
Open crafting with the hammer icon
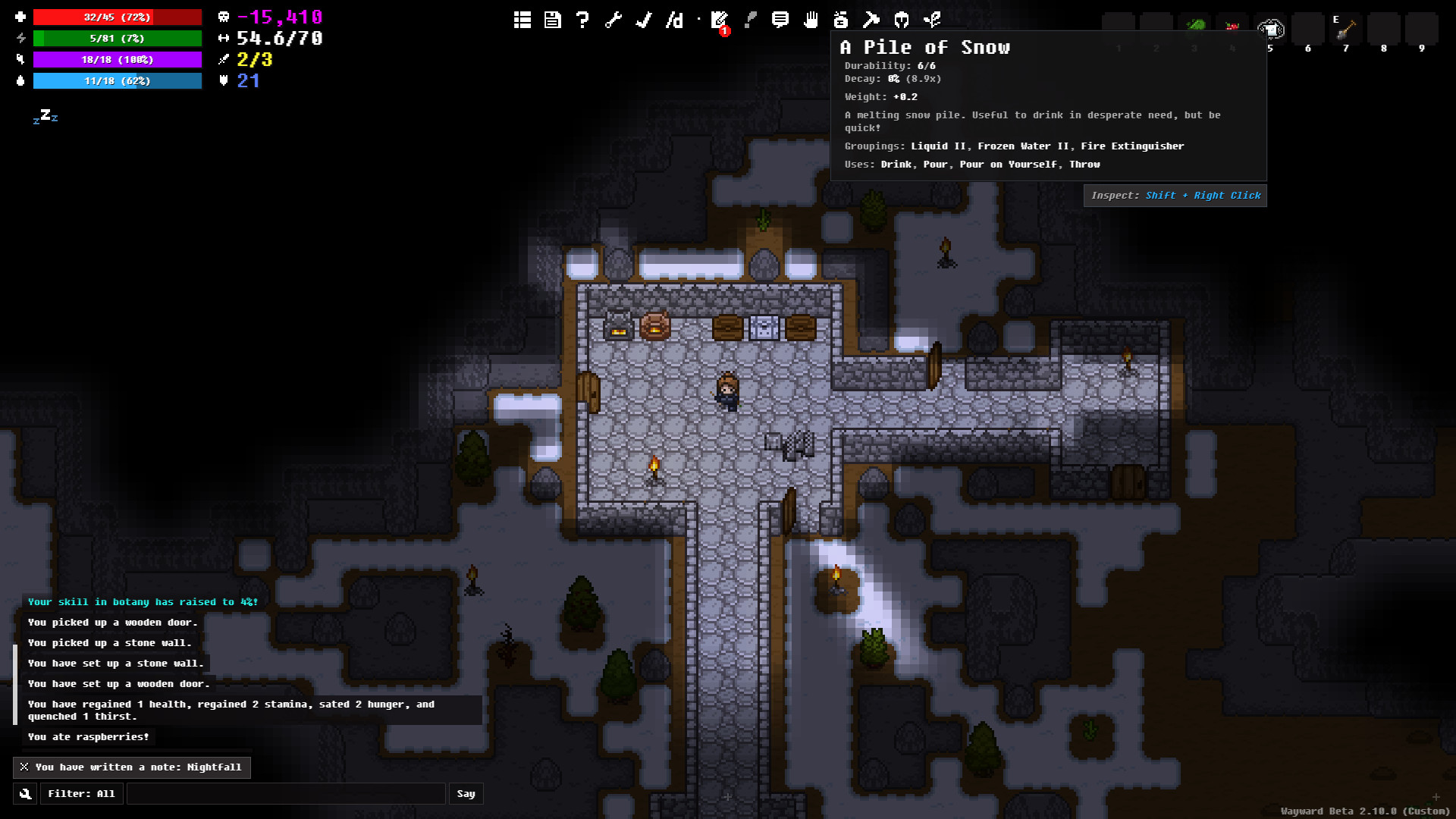(x=871, y=20)
